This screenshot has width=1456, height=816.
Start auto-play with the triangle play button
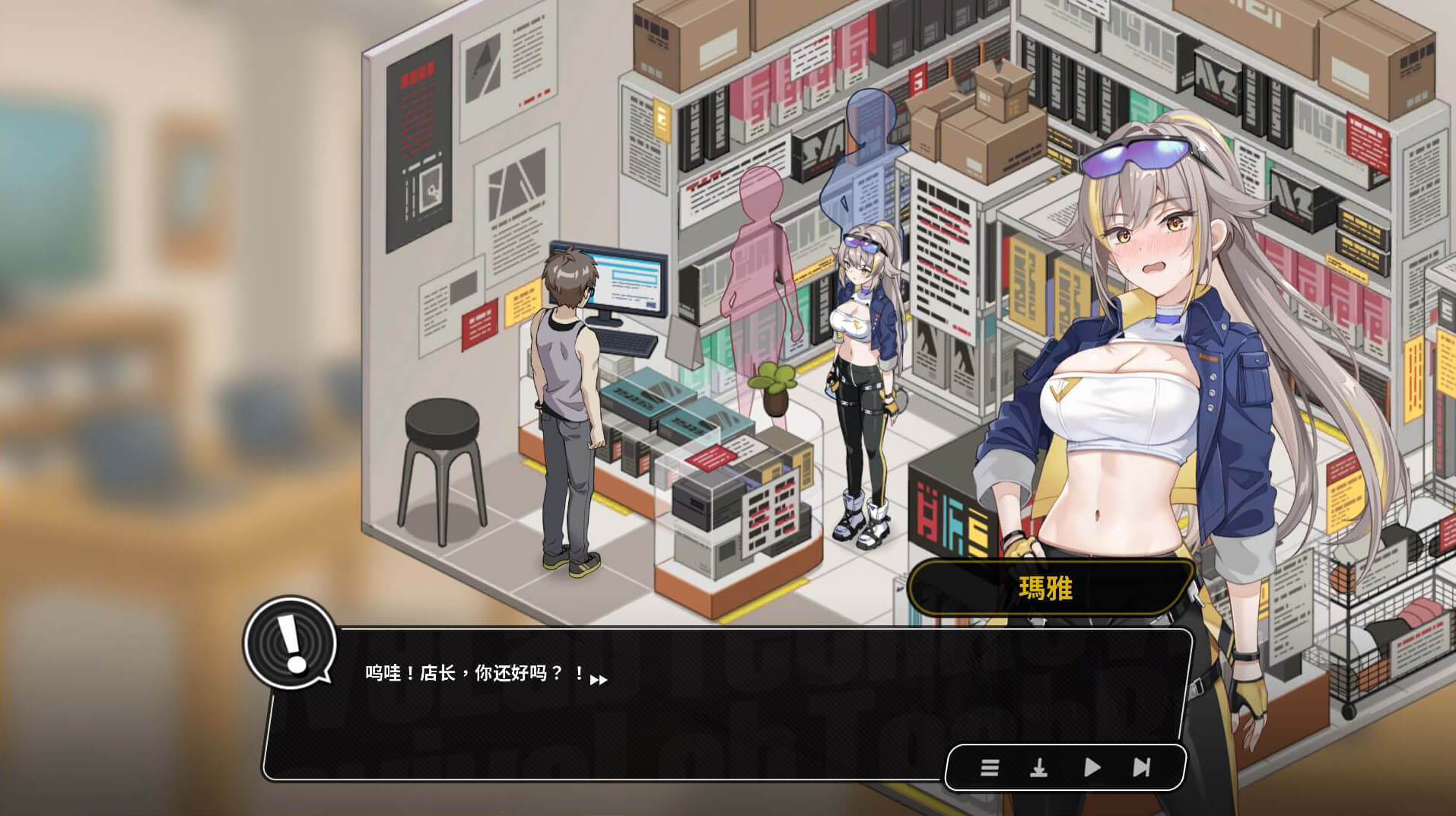click(1092, 767)
